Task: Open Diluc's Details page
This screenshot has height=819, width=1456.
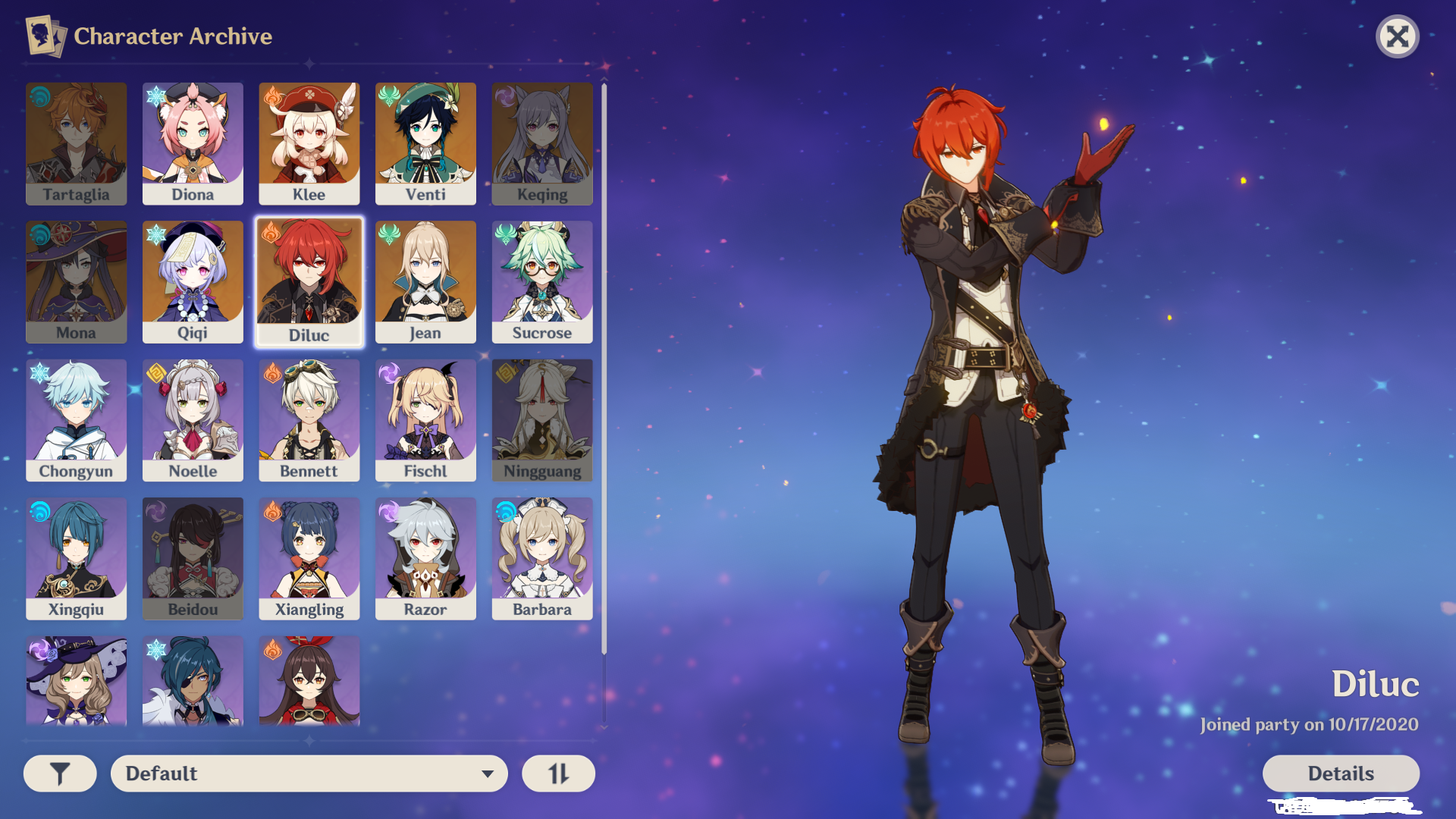Action: click(x=1340, y=773)
